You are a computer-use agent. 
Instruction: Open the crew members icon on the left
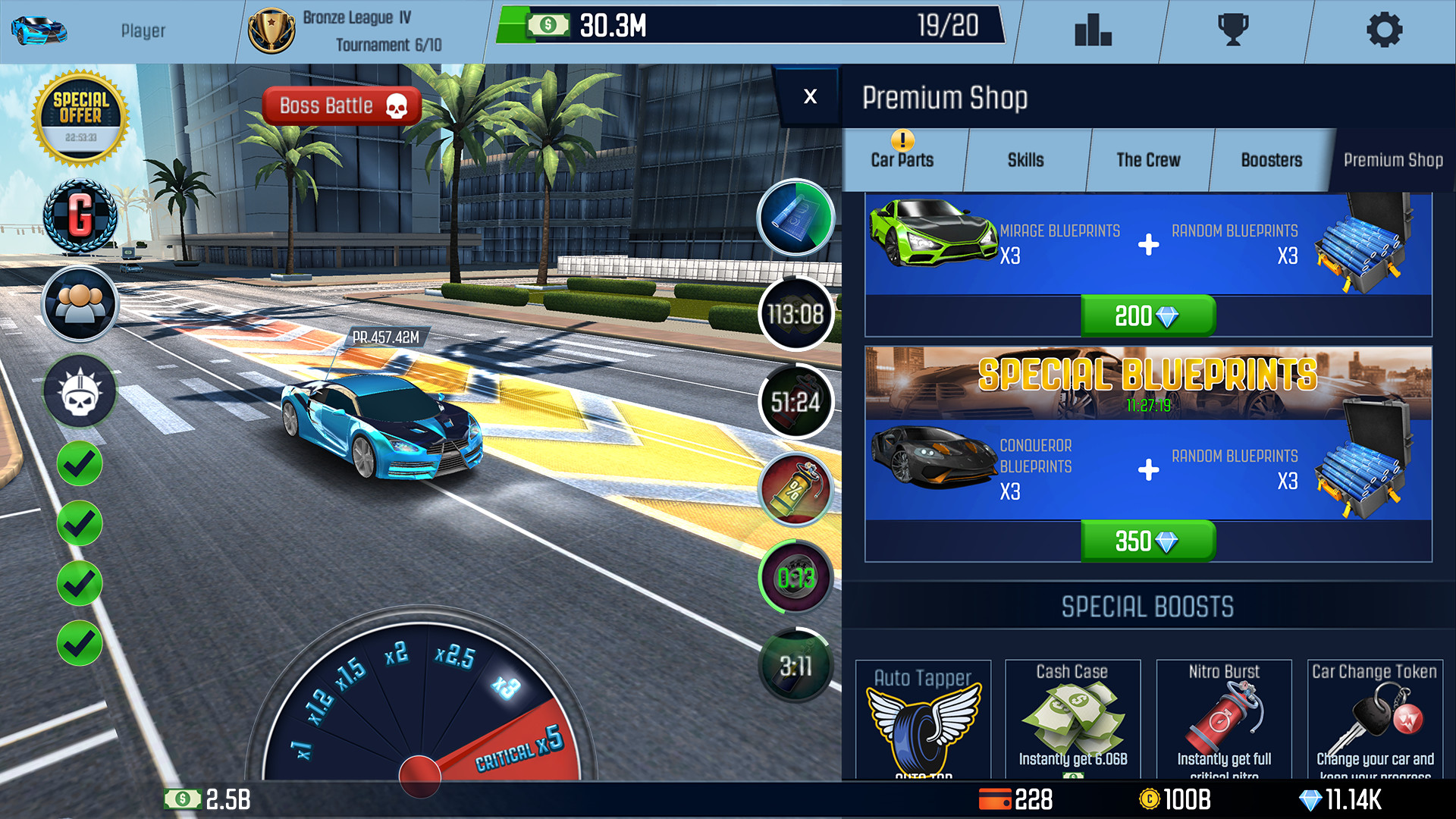pos(79,303)
